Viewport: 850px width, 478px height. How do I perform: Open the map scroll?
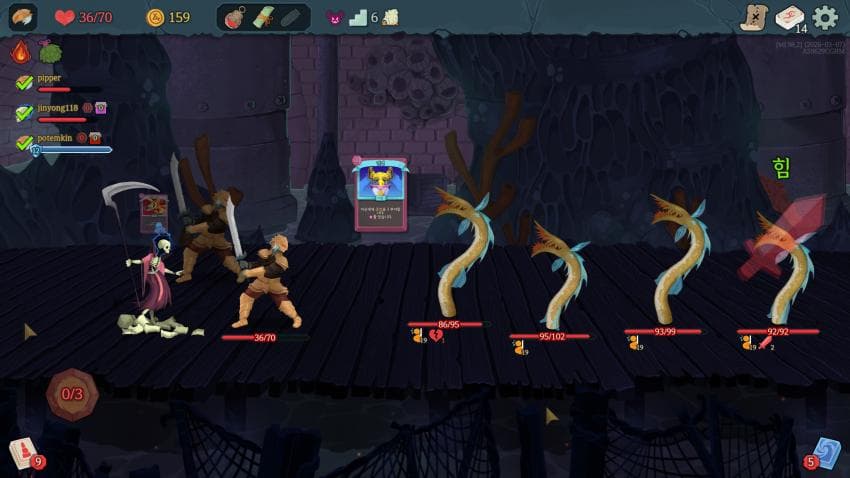754,17
